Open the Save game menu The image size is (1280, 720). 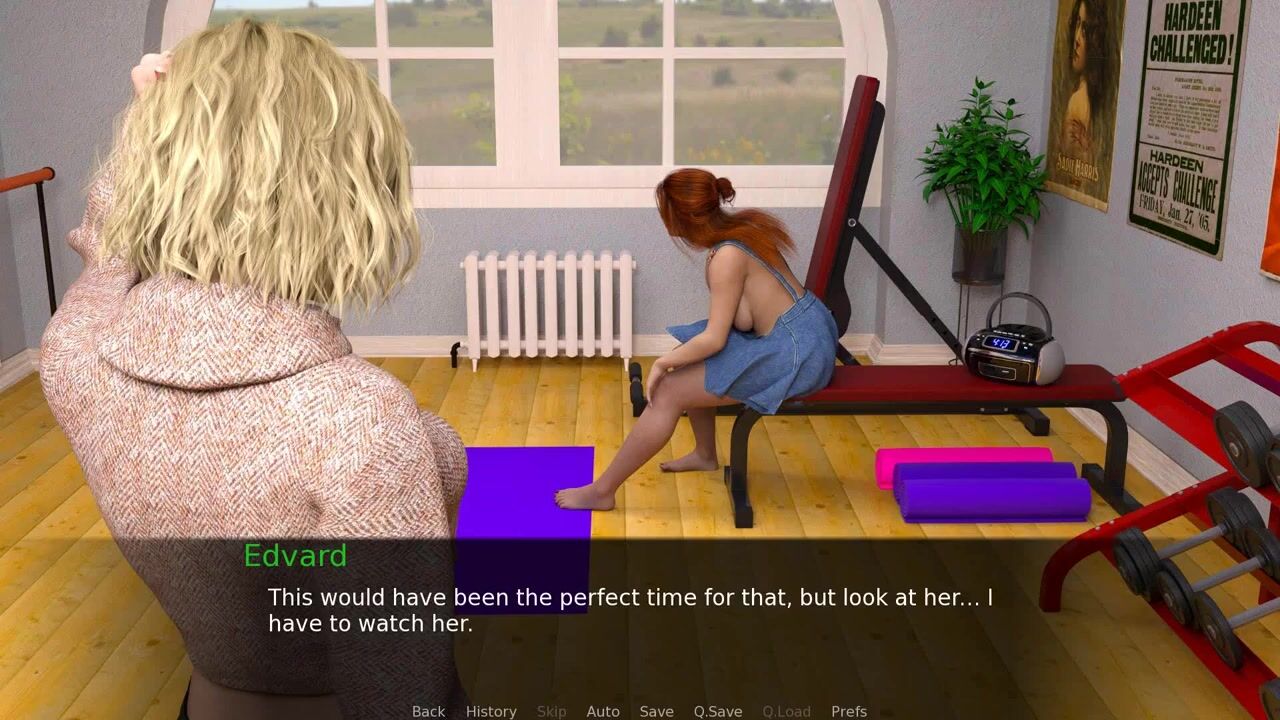coord(656,711)
